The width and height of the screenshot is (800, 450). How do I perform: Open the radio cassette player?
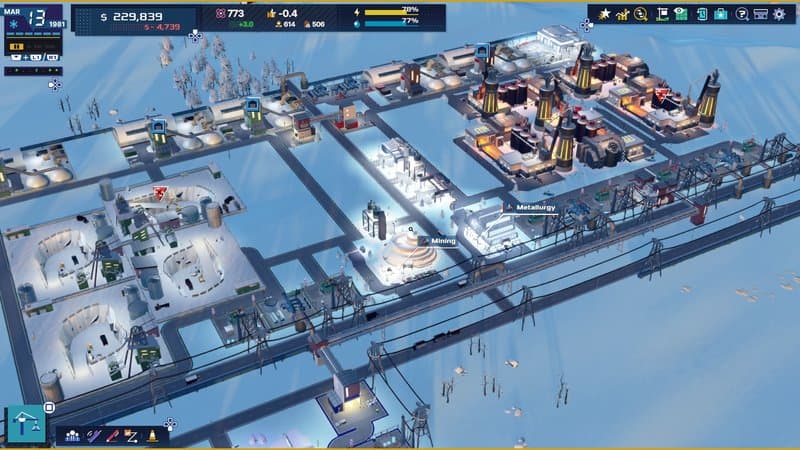tap(760, 14)
